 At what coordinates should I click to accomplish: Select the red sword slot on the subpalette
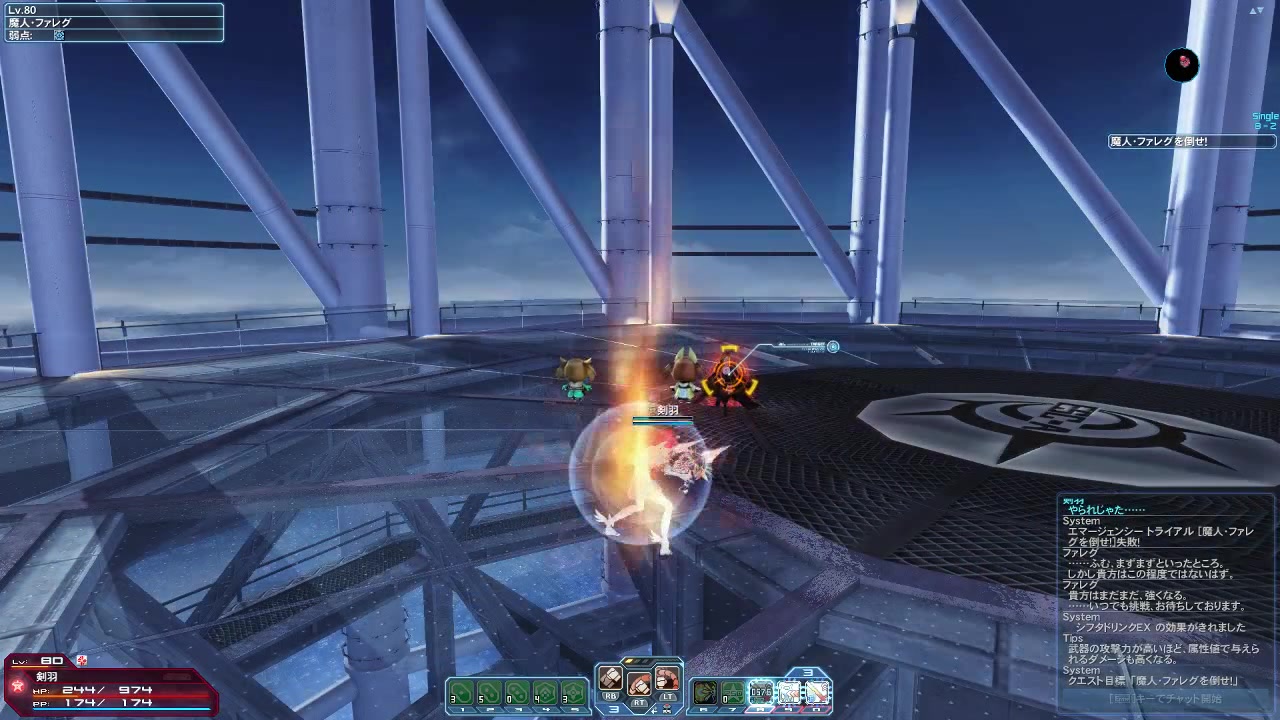(817, 692)
